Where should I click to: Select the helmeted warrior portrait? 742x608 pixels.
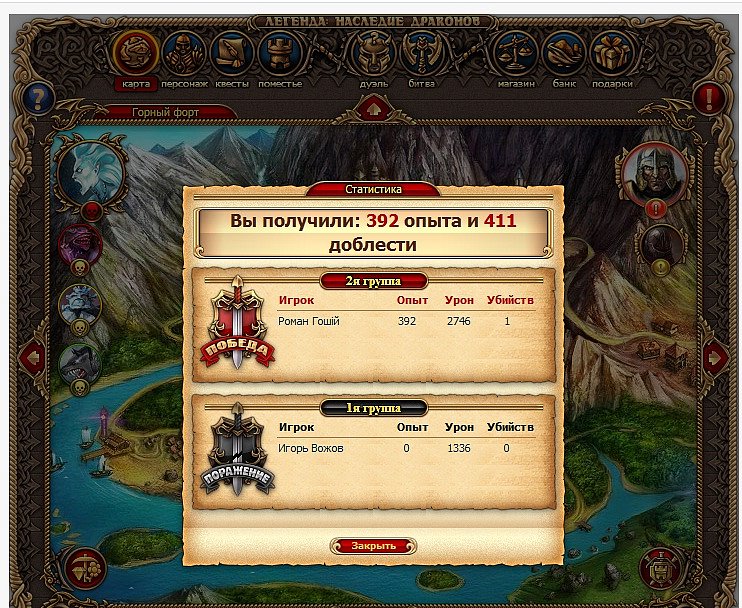point(654,172)
